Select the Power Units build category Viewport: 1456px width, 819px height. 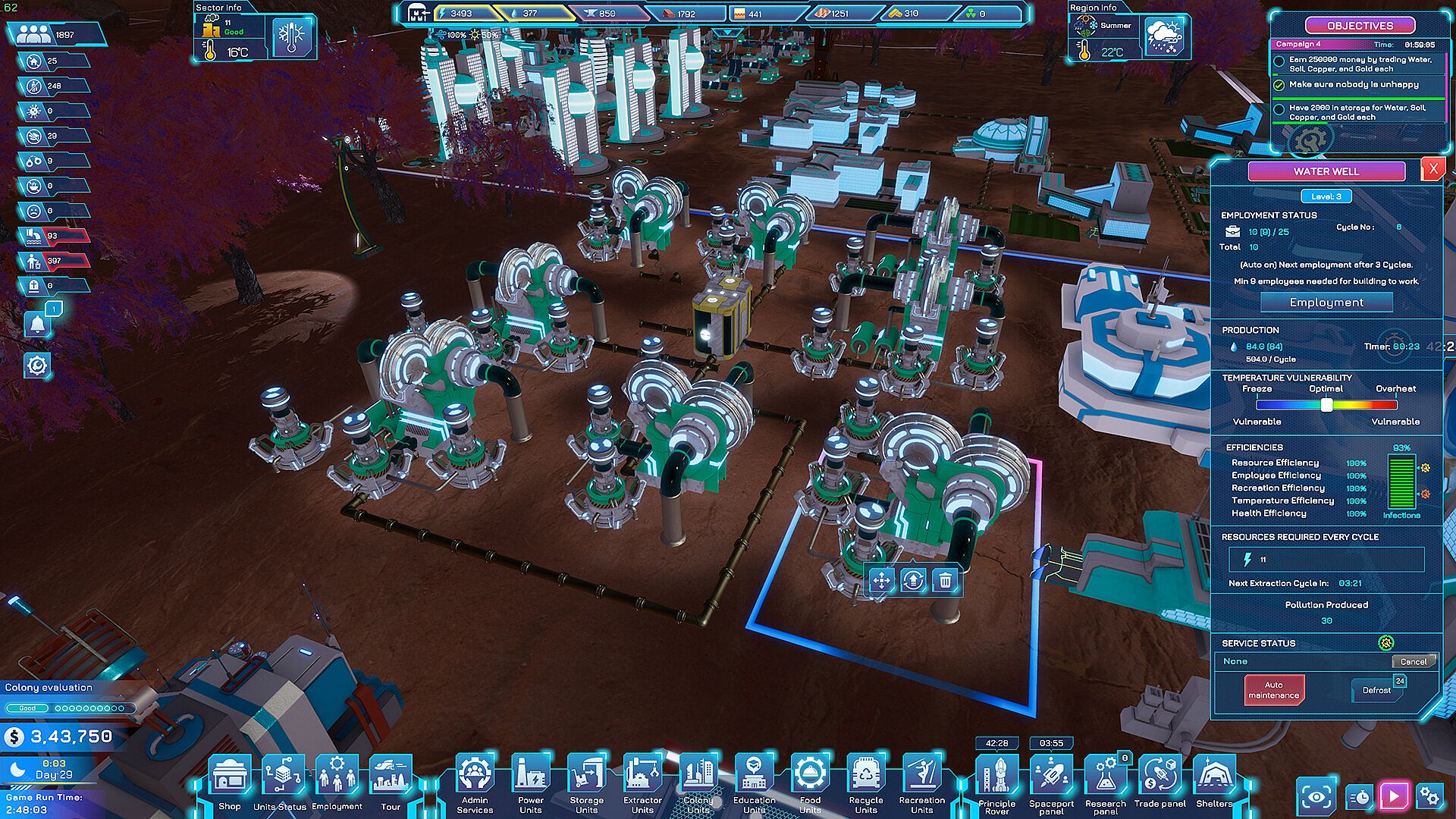[531, 780]
